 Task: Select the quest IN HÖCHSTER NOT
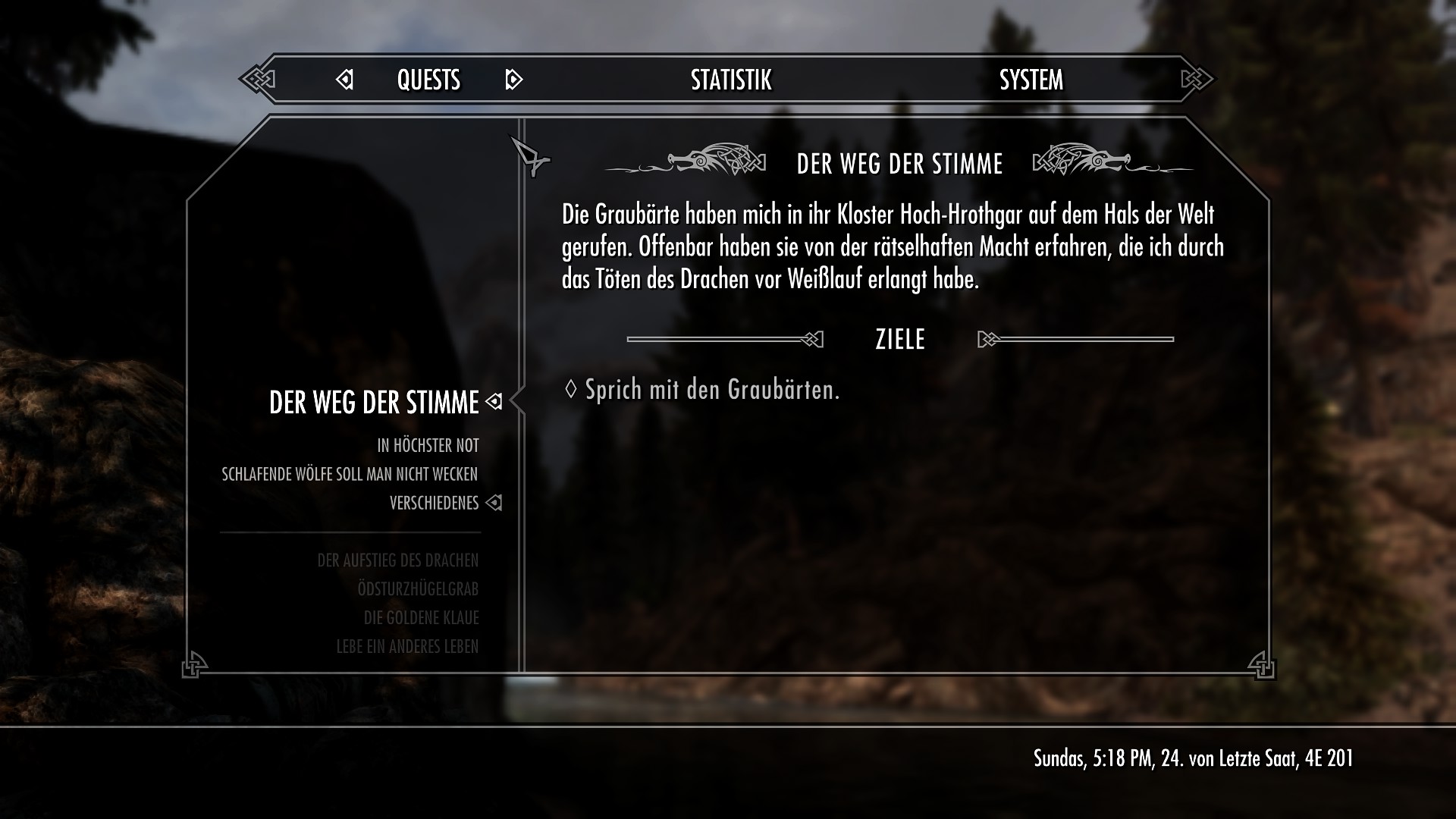tap(427, 446)
